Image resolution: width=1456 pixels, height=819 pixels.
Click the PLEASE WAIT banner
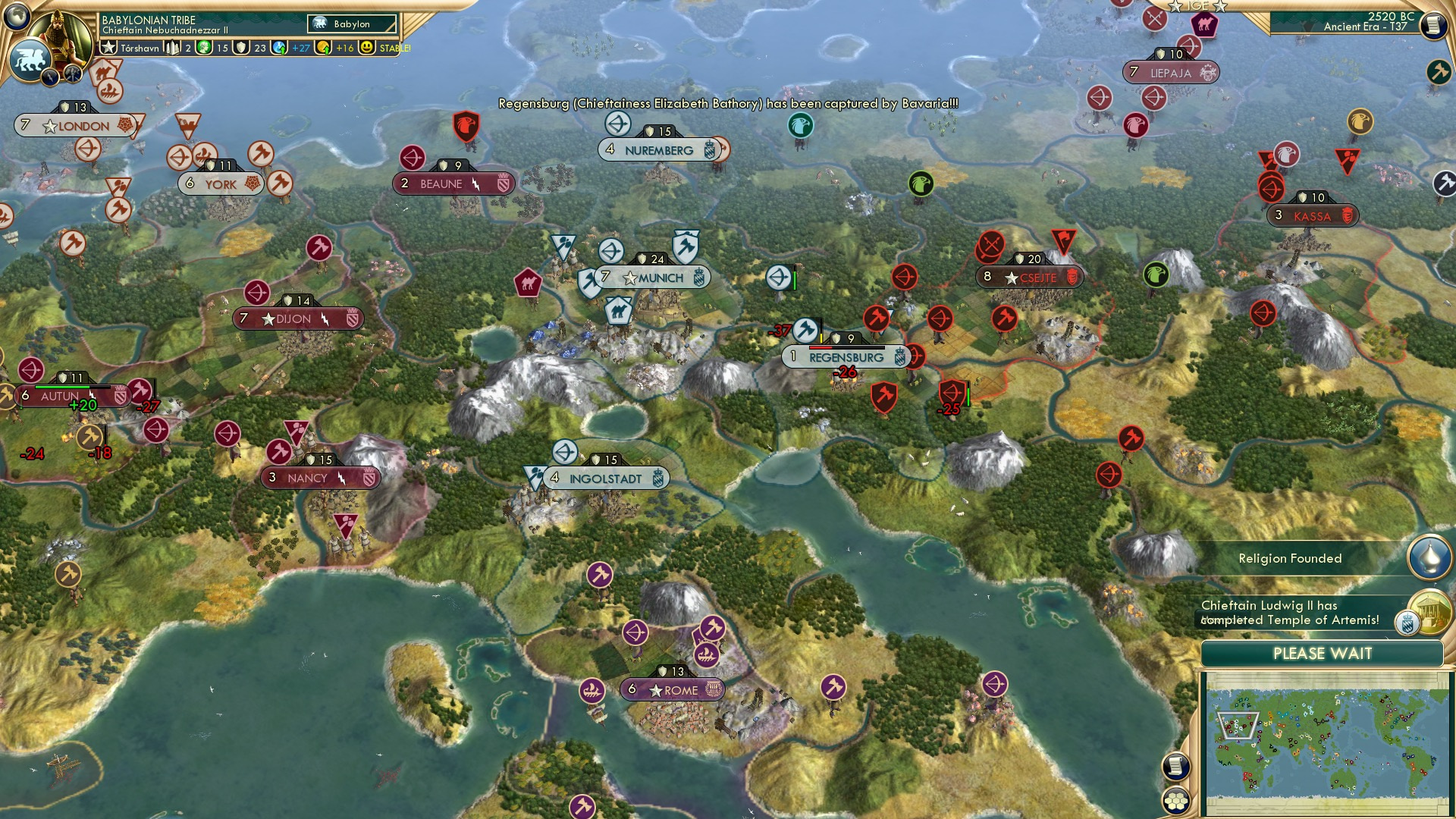point(1323,652)
